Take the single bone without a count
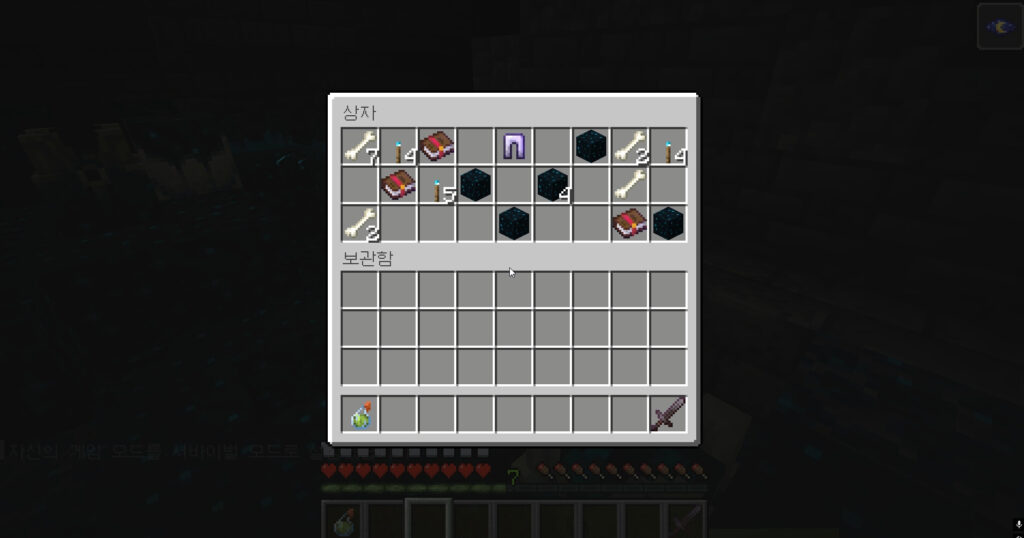This screenshot has height=538, width=1024. [x=629, y=185]
